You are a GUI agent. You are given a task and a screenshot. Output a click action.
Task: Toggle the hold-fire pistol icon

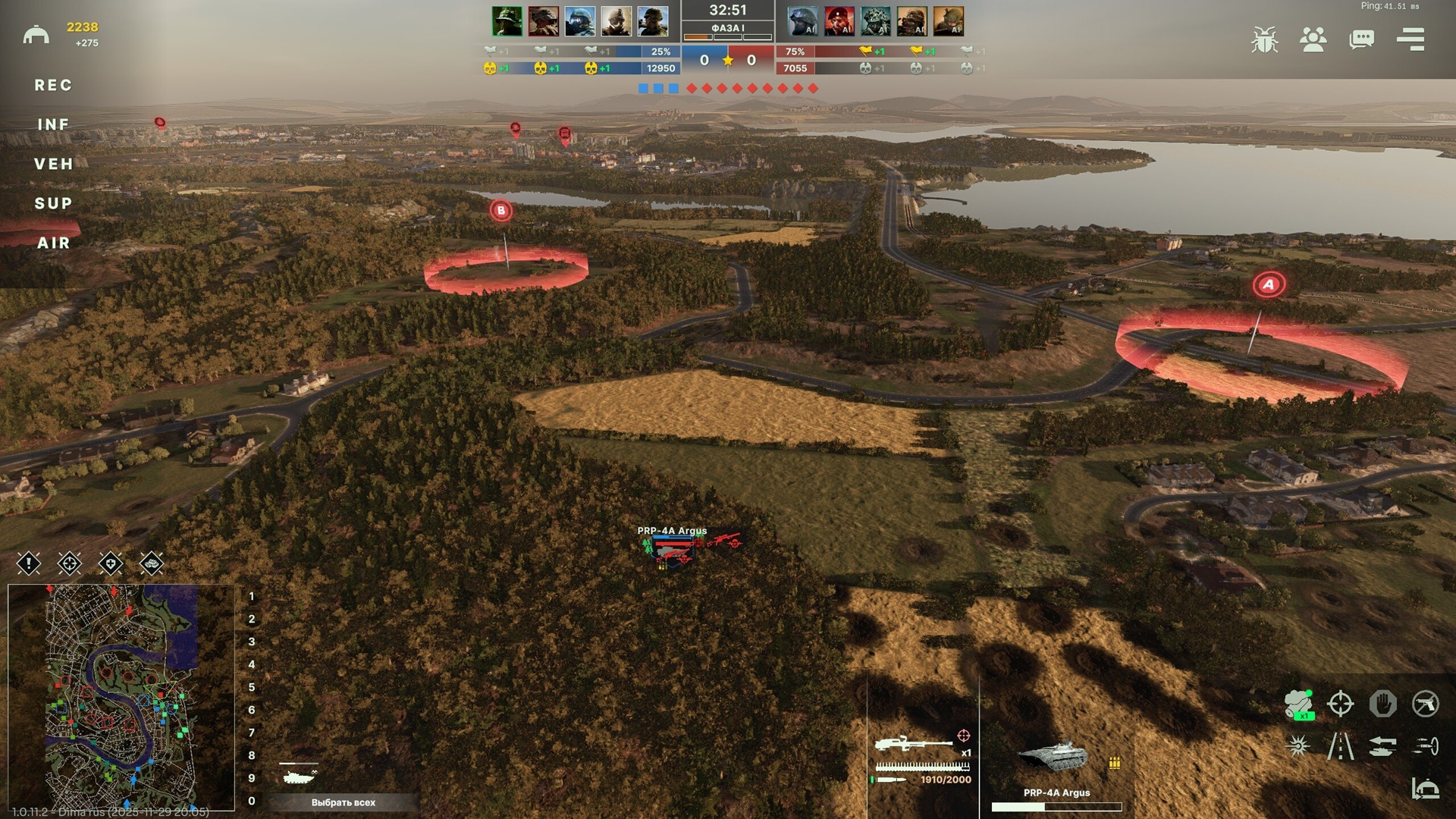[1425, 704]
